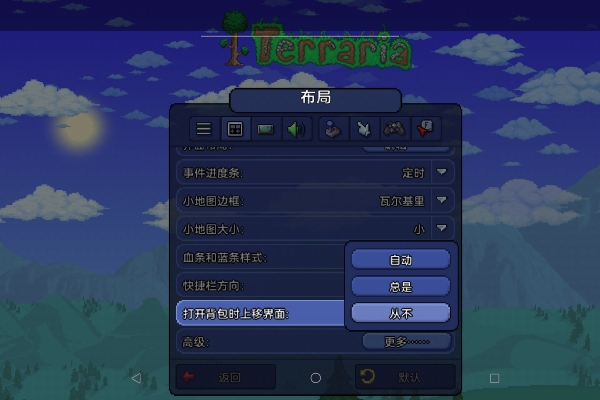
Task: Switch to the audio speaker tab
Action: coord(295,129)
